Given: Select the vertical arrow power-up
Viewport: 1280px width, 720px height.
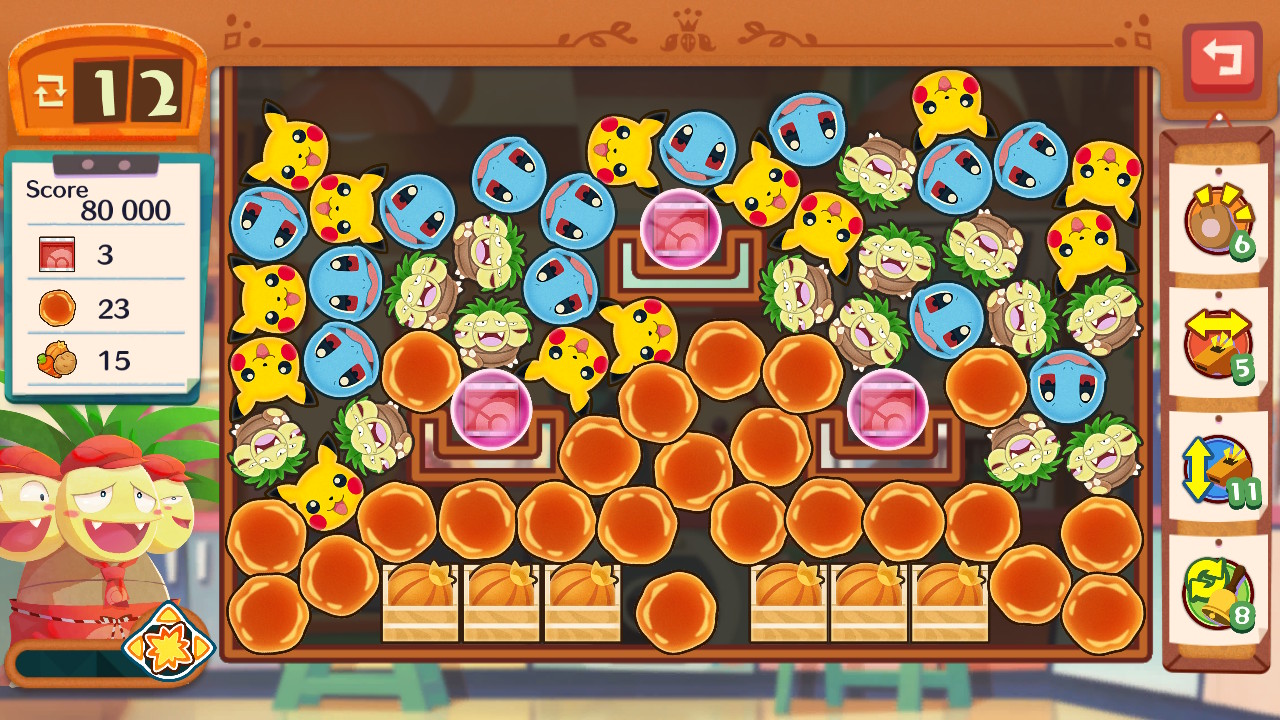Looking at the screenshot, I should (x=1217, y=468).
